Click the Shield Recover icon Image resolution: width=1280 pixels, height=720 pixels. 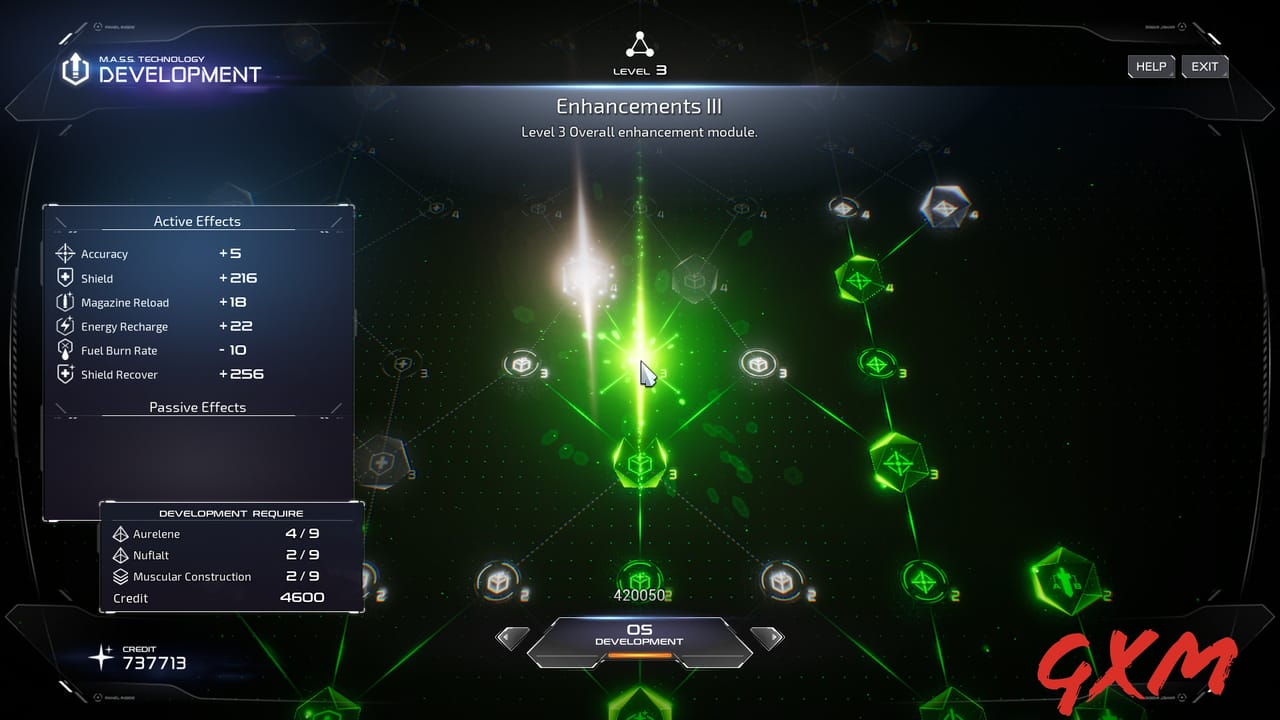(64, 374)
